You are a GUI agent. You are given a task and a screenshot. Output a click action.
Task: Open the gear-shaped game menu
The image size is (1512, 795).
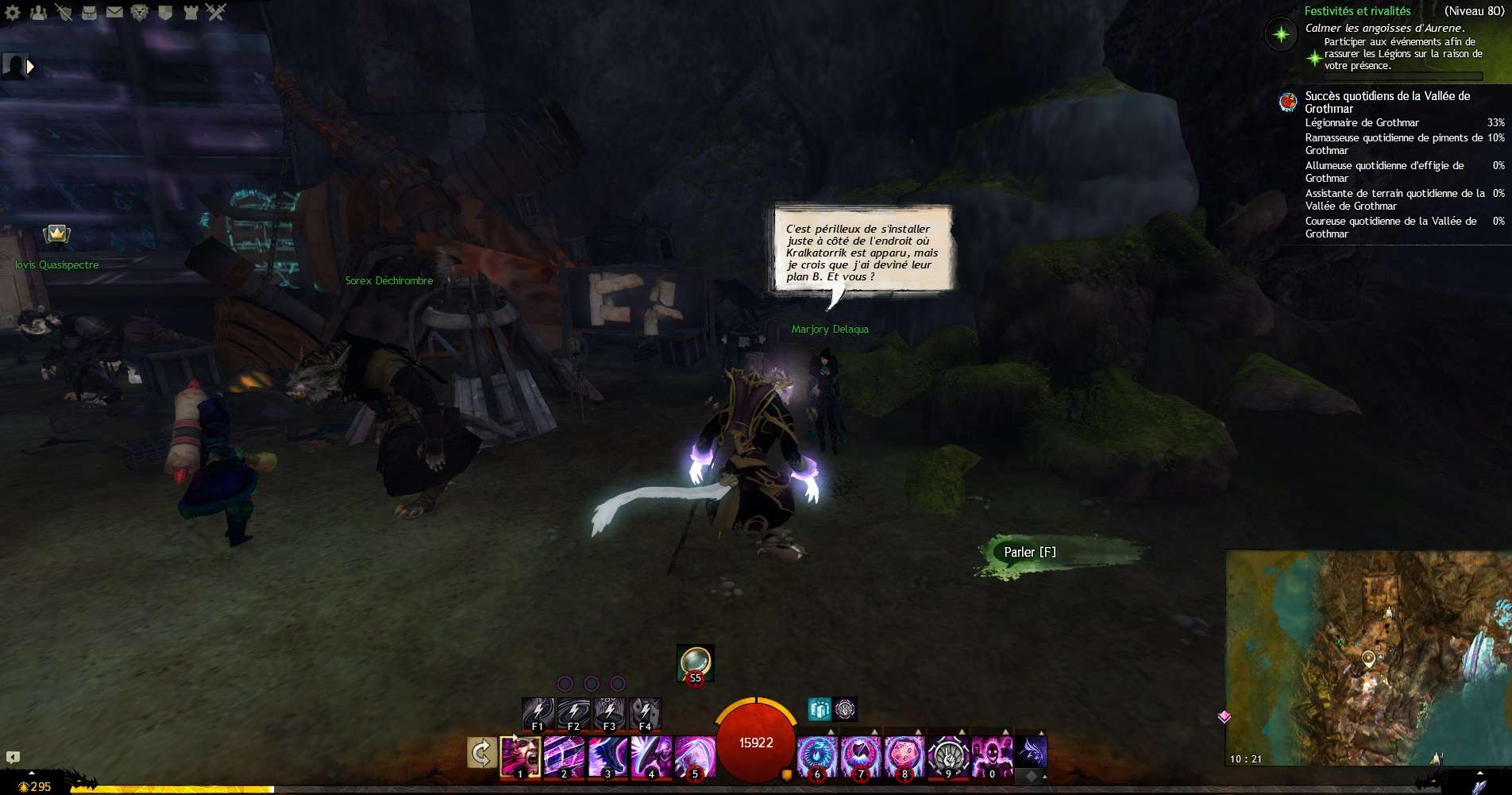tap(13, 12)
